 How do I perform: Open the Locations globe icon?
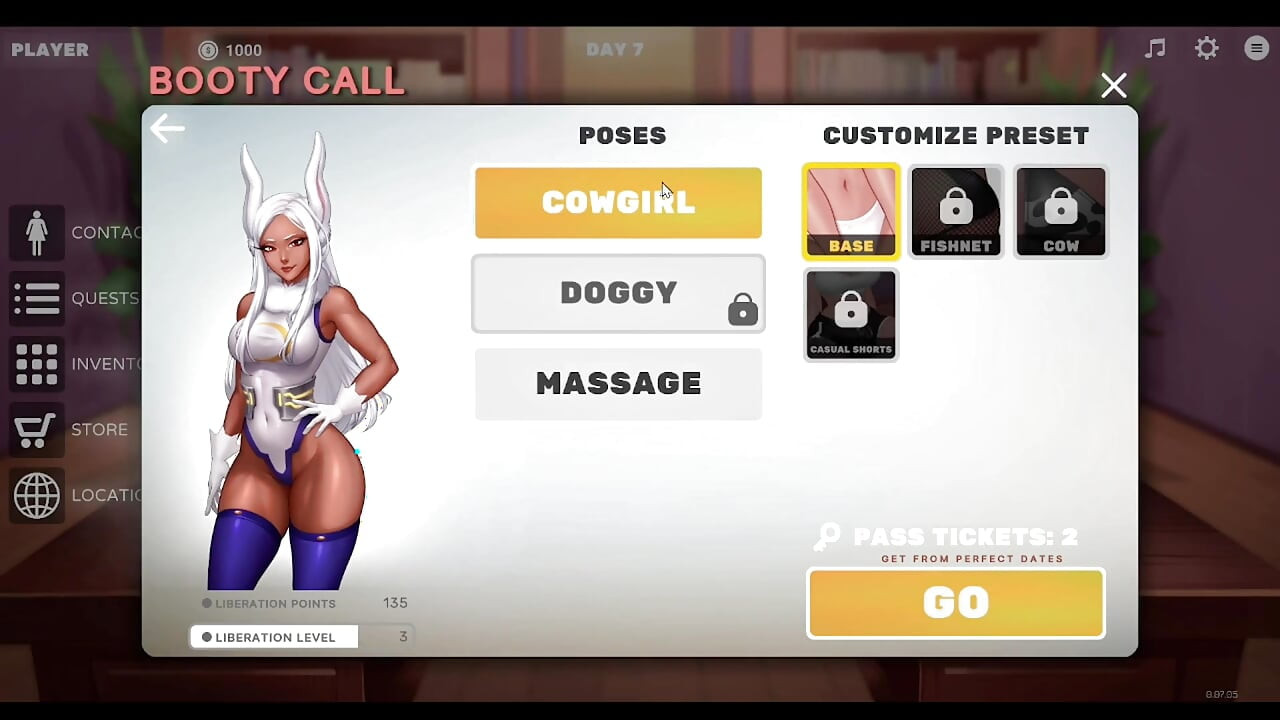(37, 495)
